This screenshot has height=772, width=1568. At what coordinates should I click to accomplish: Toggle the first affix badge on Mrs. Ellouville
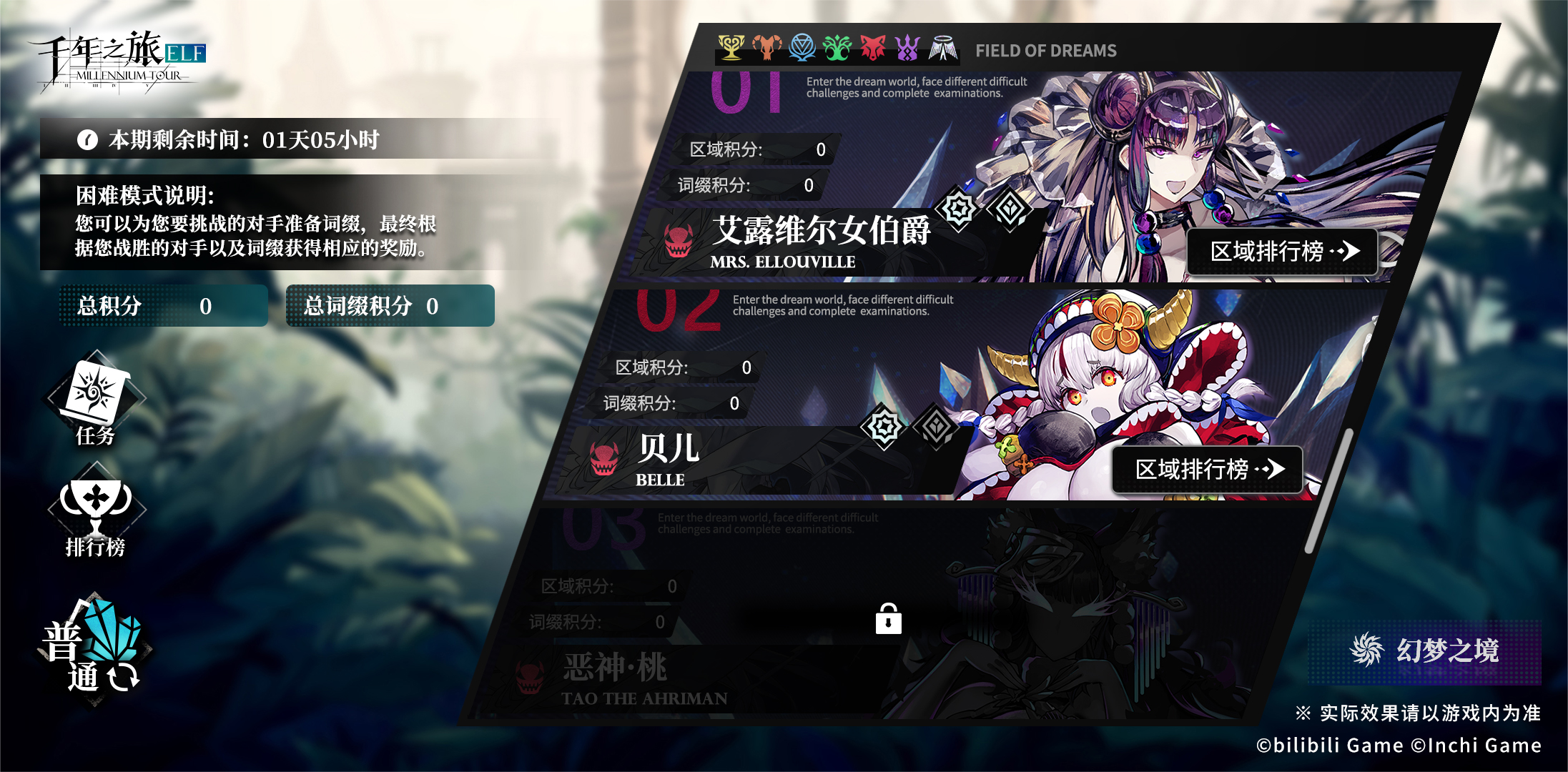pyautogui.click(x=957, y=207)
